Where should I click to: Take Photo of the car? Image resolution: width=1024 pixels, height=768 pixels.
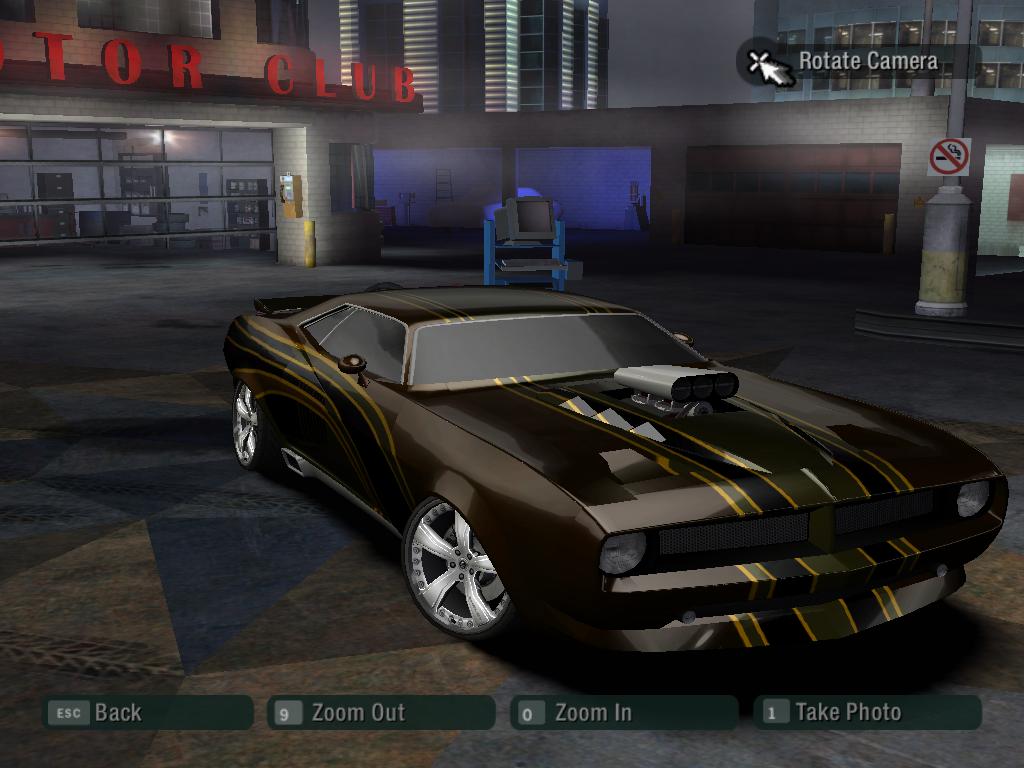coord(866,712)
